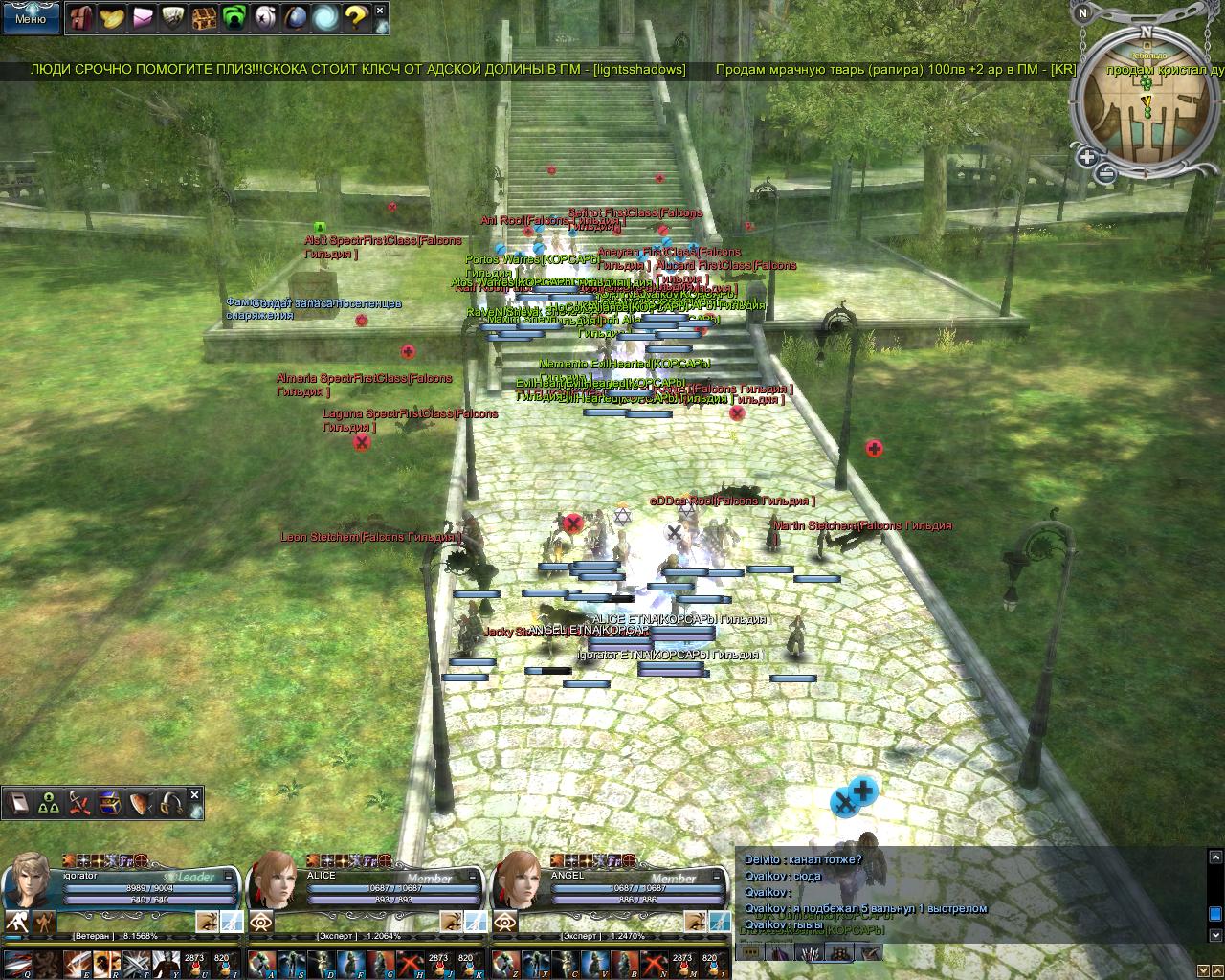Click the circular minimap

pyautogui.click(x=1145, y=105)
